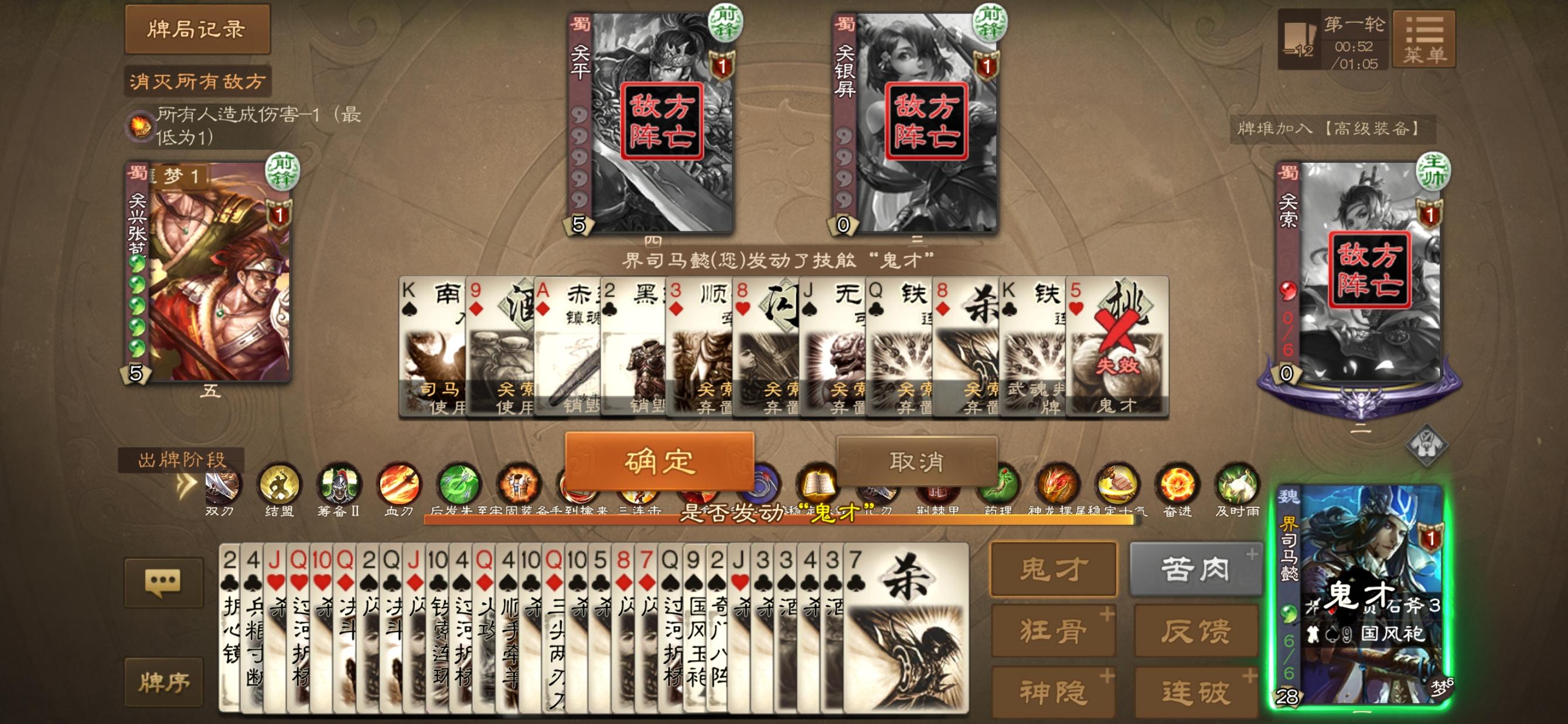
Task: Toggle the 鬼才 skill button
Action: pyautogui.click(x=1053, y=569)
